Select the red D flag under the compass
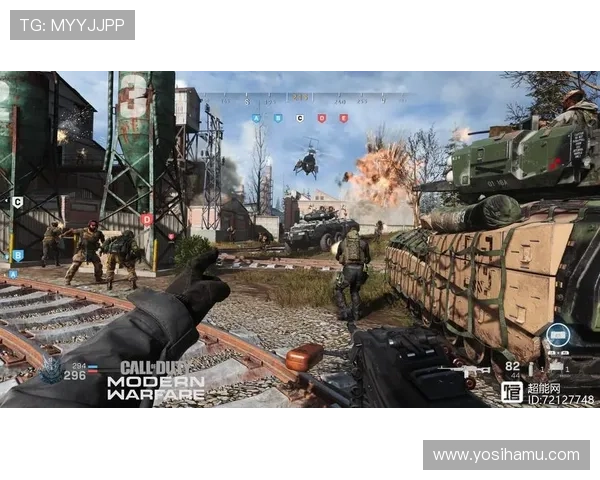600x480 pixels. coord(321,118)
